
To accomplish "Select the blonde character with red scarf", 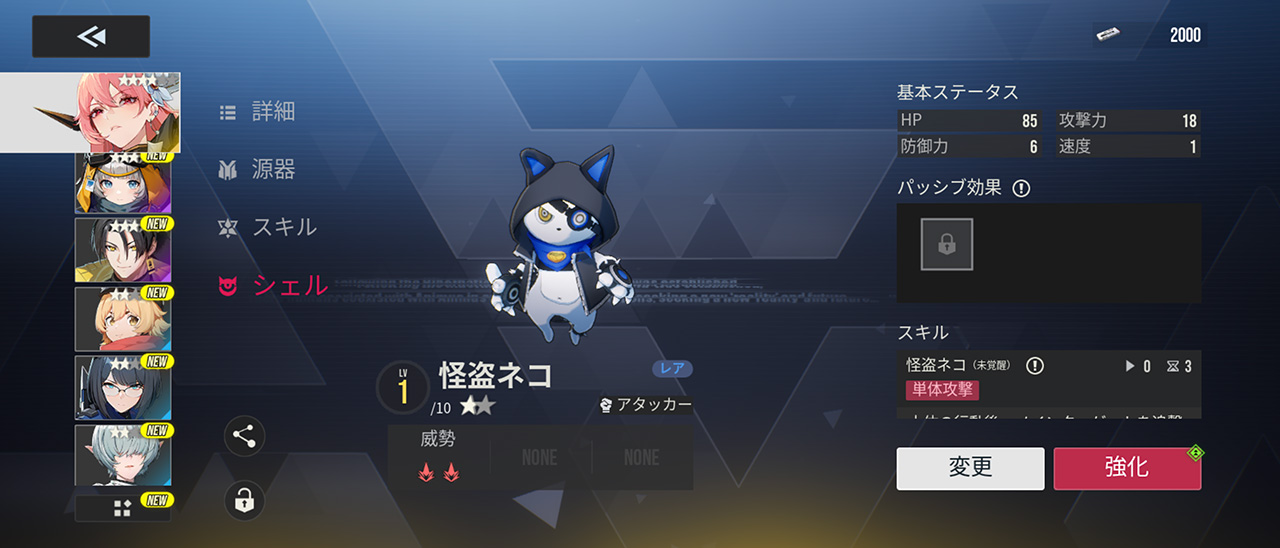I will 123,318.
